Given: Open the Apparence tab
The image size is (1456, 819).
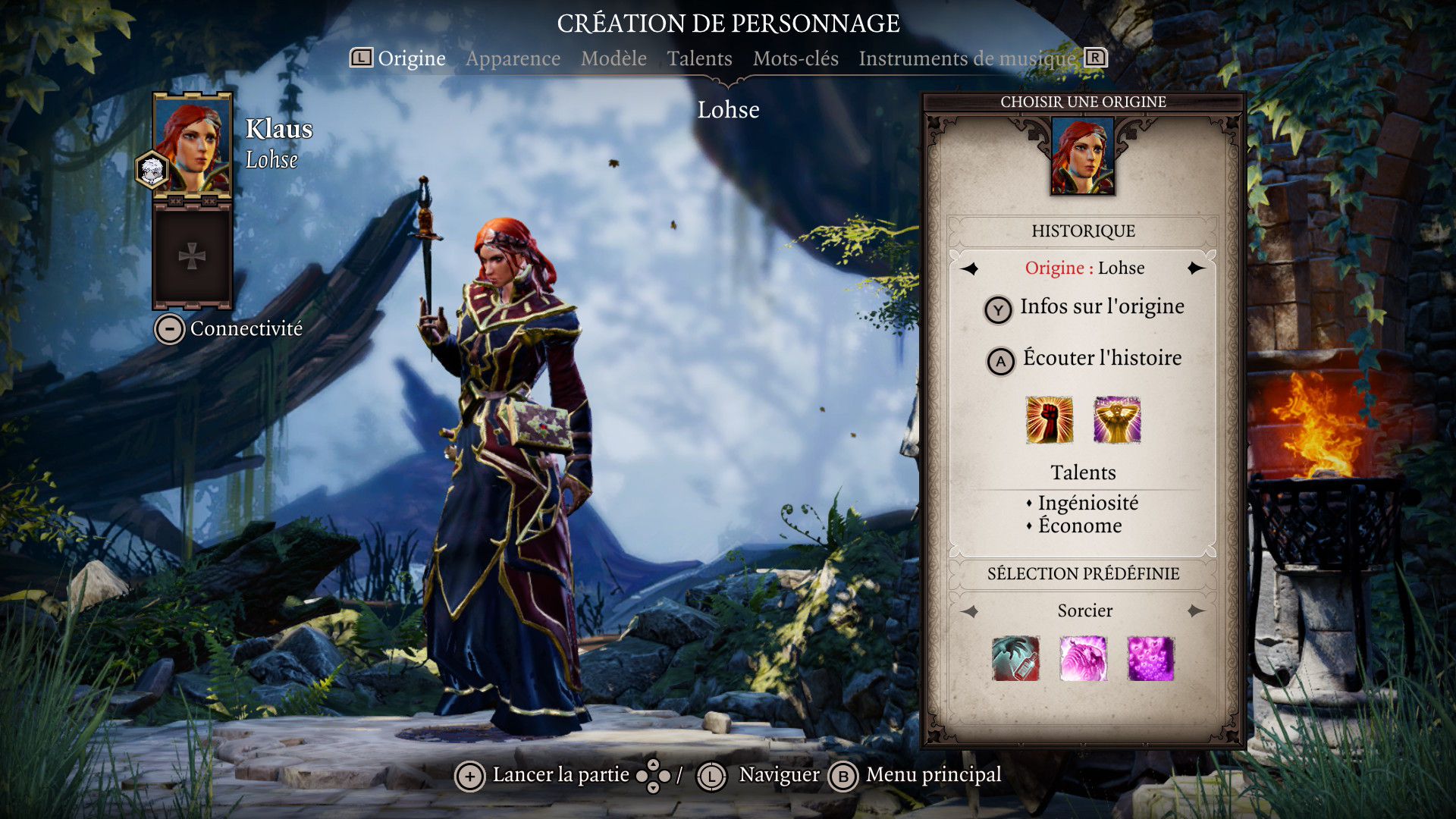Looking at the screenshot, I should tap(513, 58).
